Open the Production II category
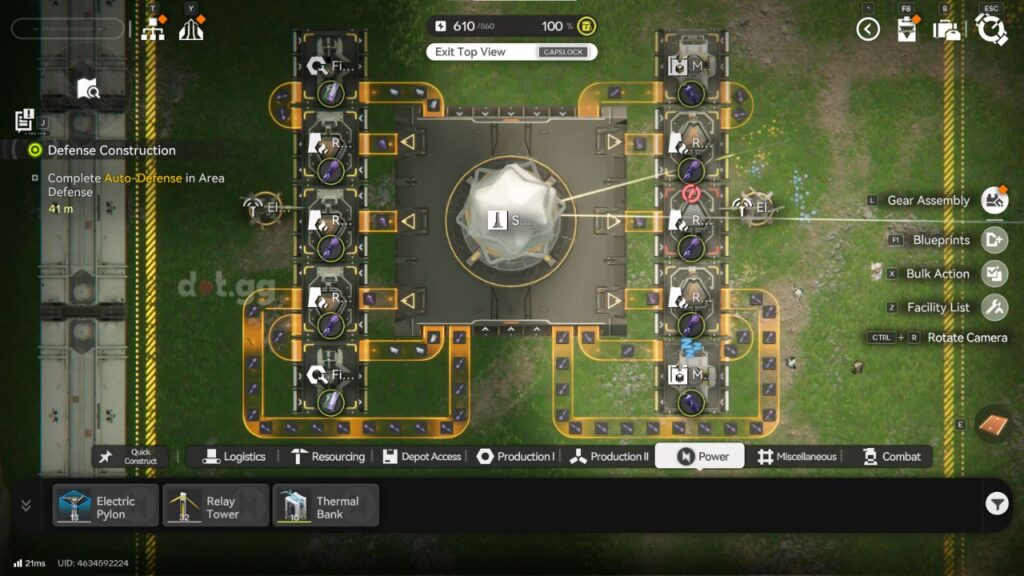 (609, 457)
